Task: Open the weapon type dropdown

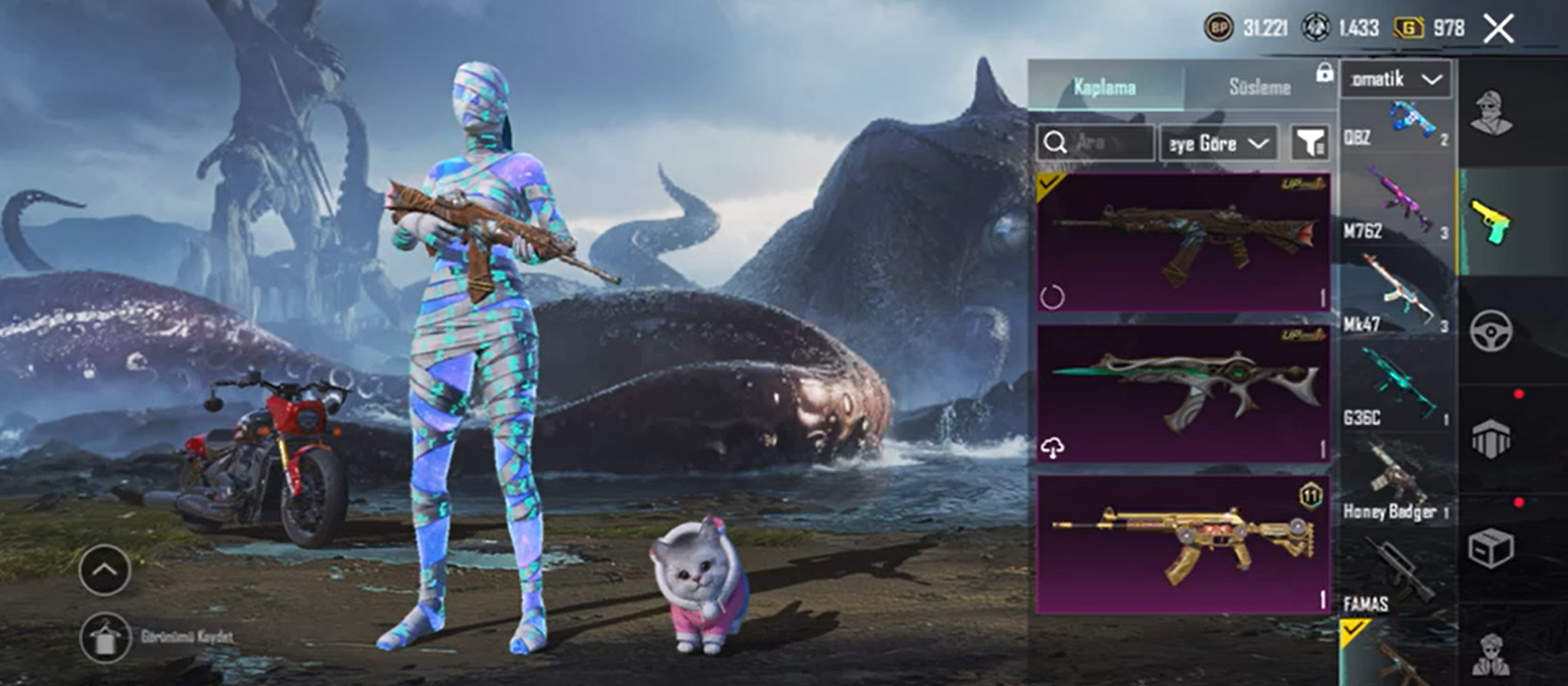Action: click(1395, 80)
